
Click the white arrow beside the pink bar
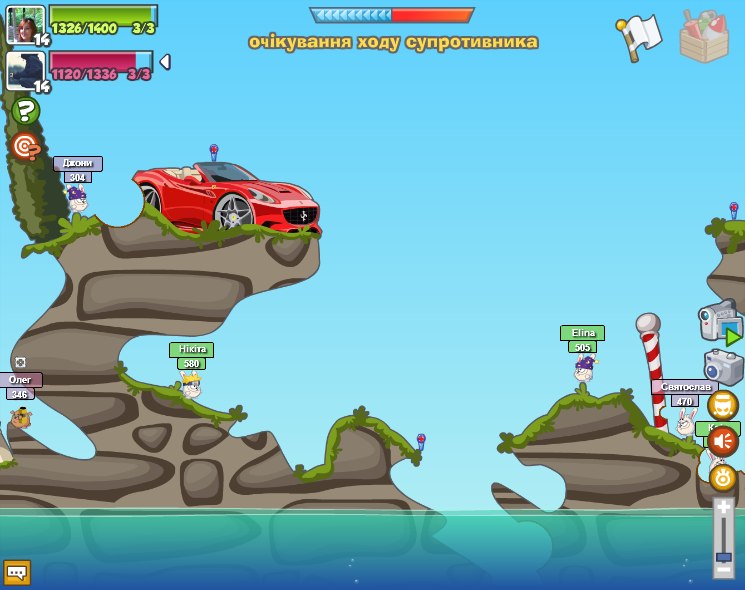coord(165,62)
